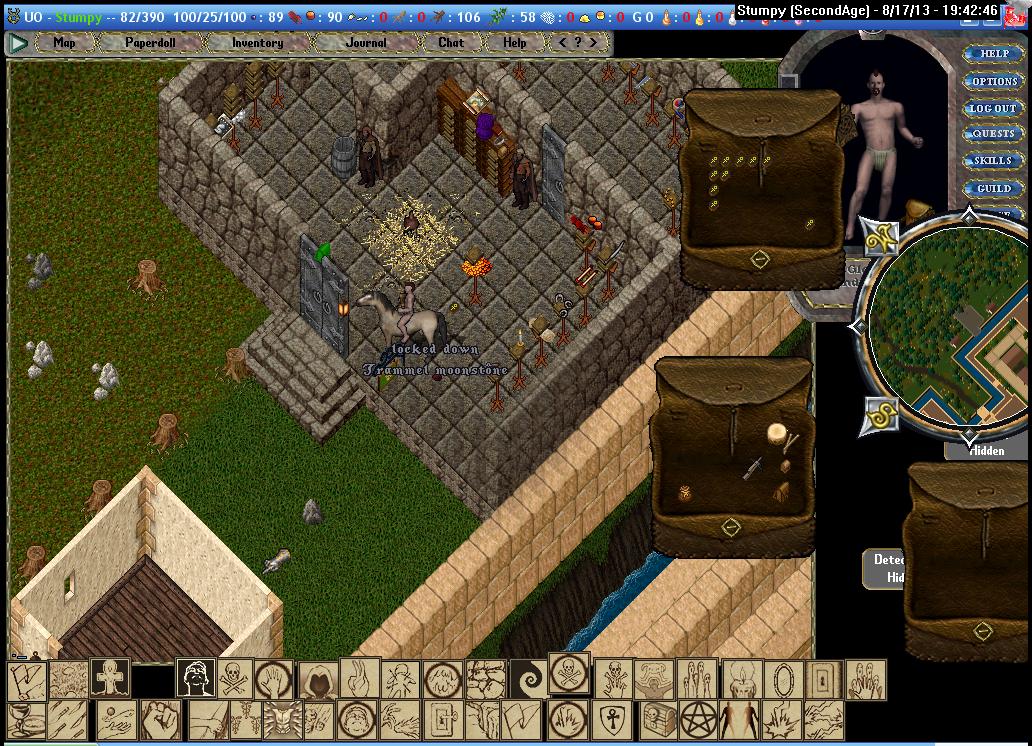Cast the treasure chest spell icon
1032x746 pixels.
pos(659,718)
